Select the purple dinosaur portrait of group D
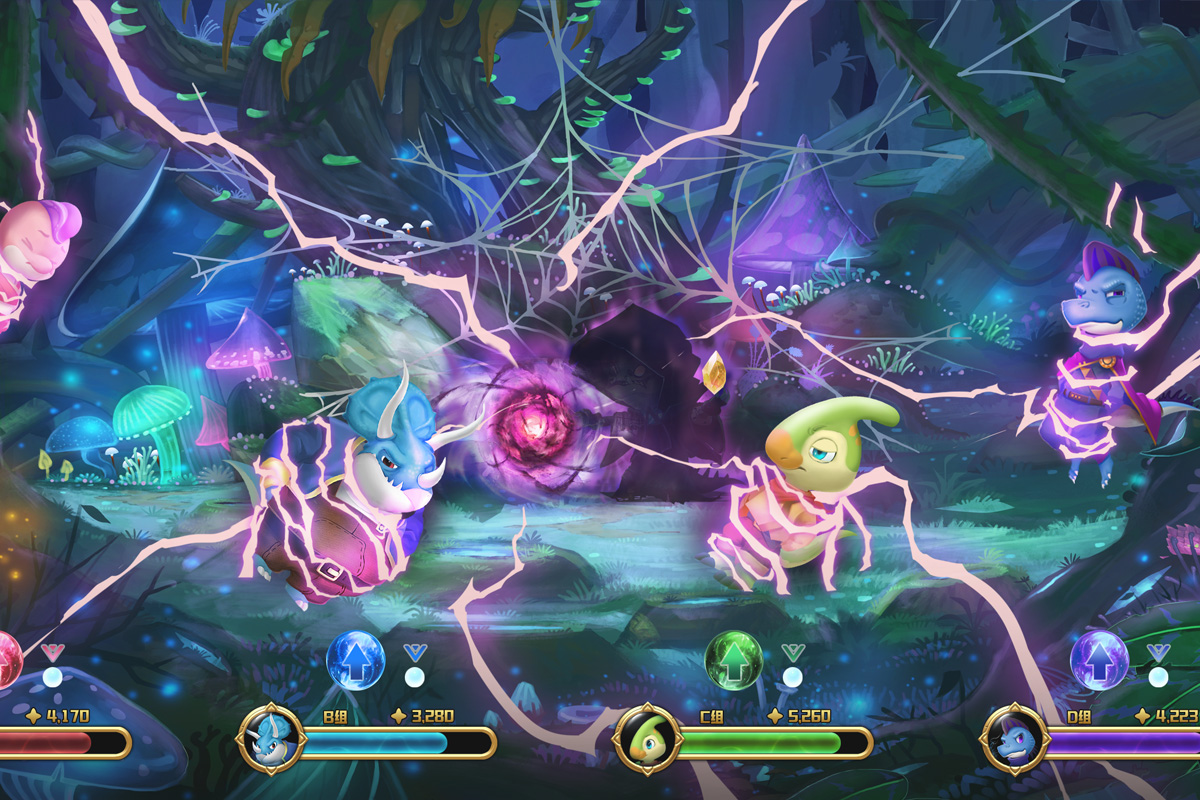The width and height of the screenshot is (1200, 800). point(1014,740)
